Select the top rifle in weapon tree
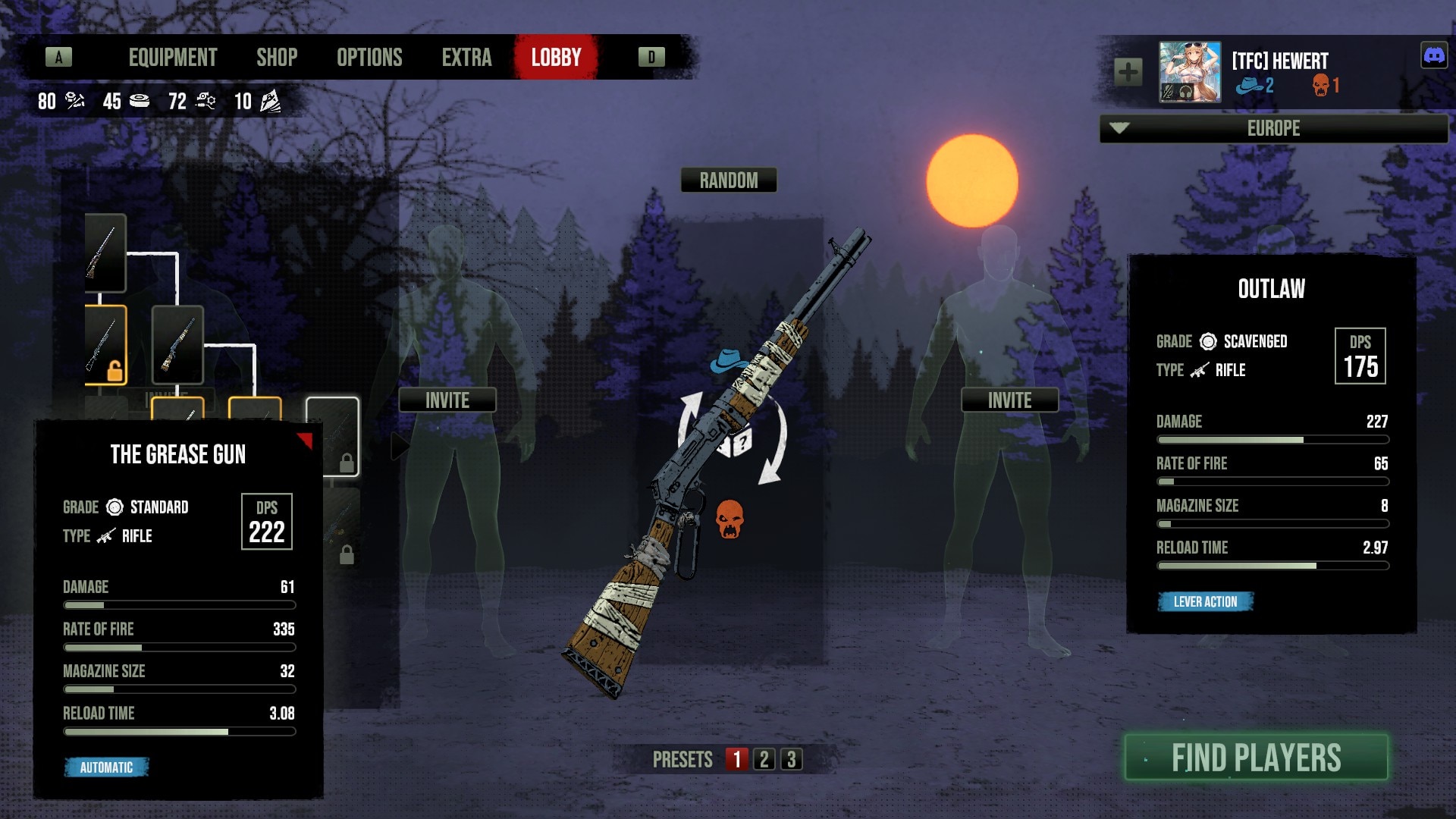Viewport: 1456px width, 819px height. point(105,253)
